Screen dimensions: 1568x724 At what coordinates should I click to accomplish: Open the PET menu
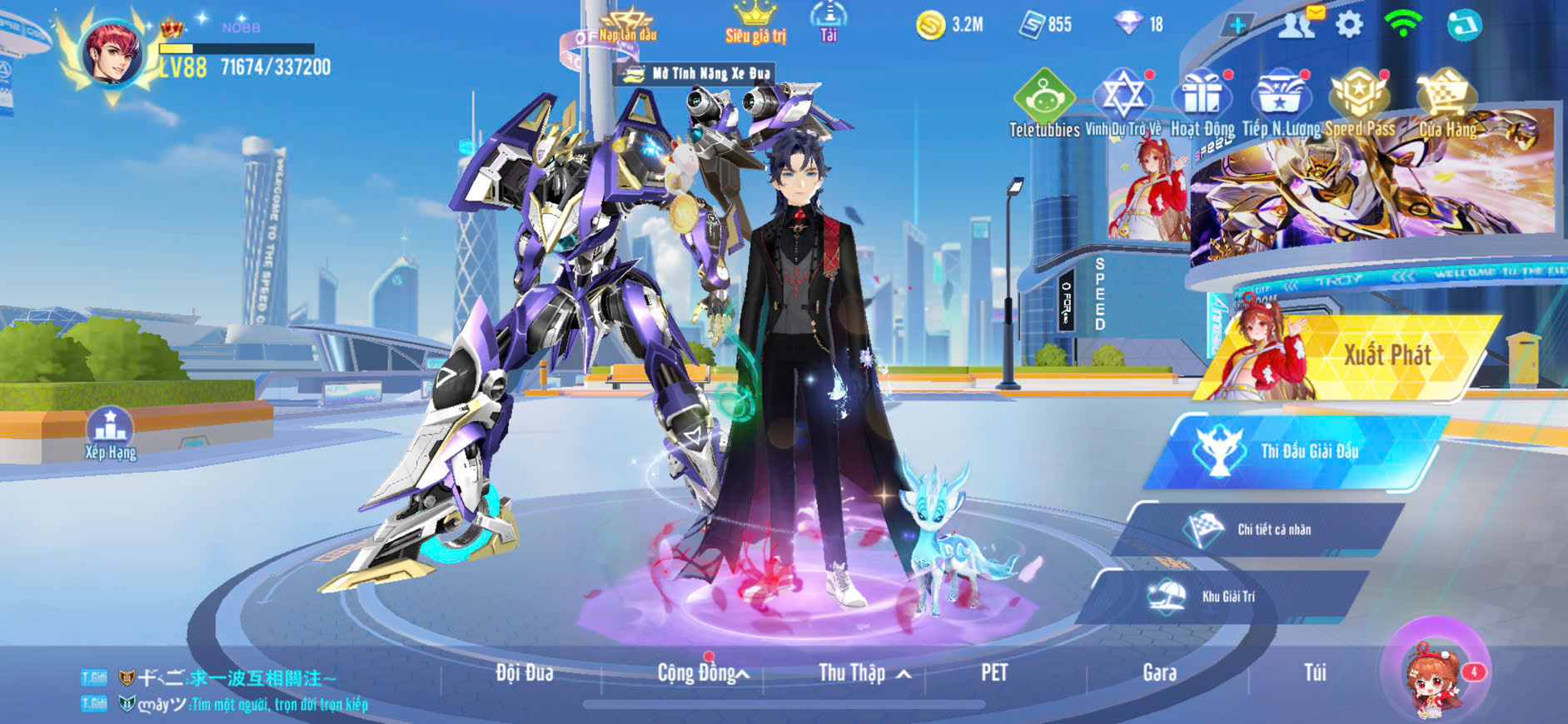[993, 672]
